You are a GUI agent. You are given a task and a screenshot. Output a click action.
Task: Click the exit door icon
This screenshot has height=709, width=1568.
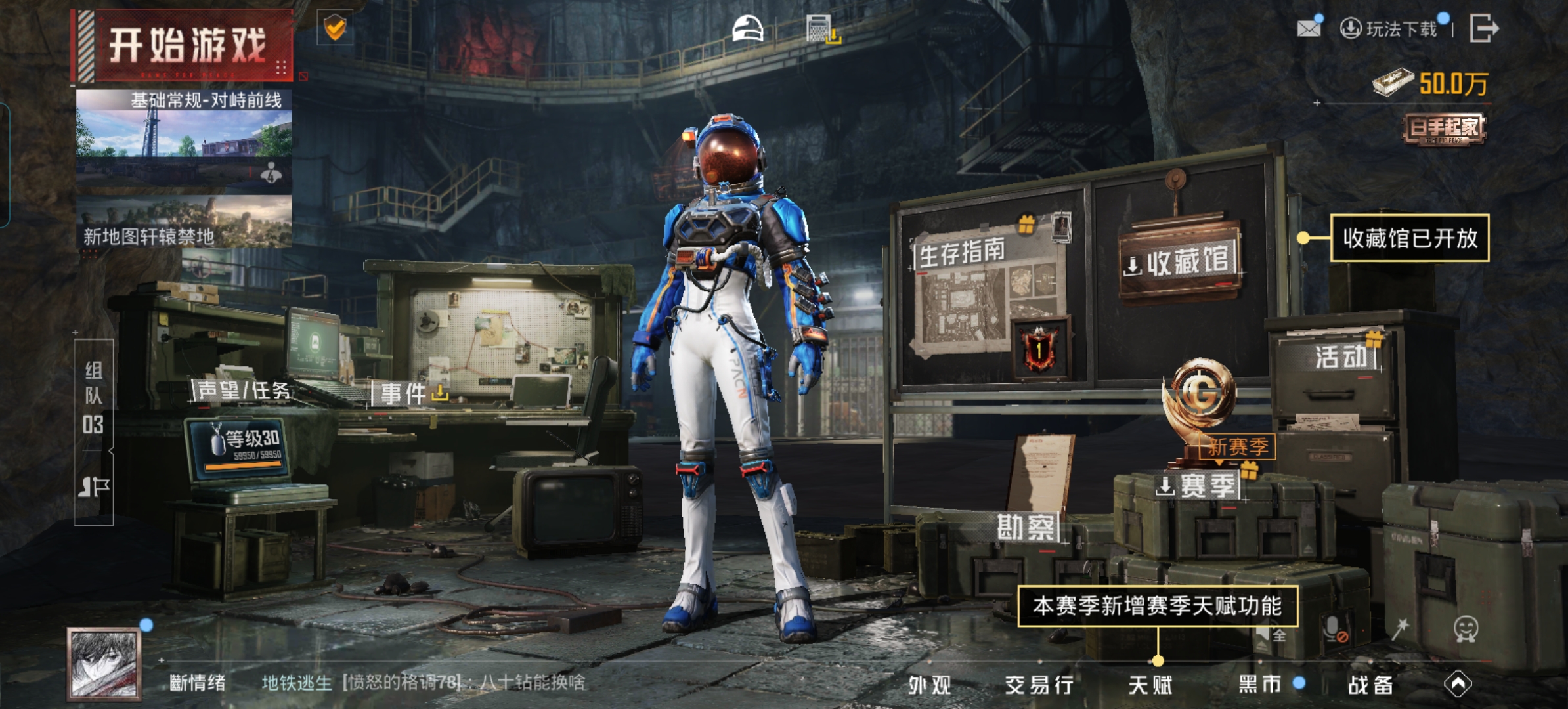point(1483,28)
